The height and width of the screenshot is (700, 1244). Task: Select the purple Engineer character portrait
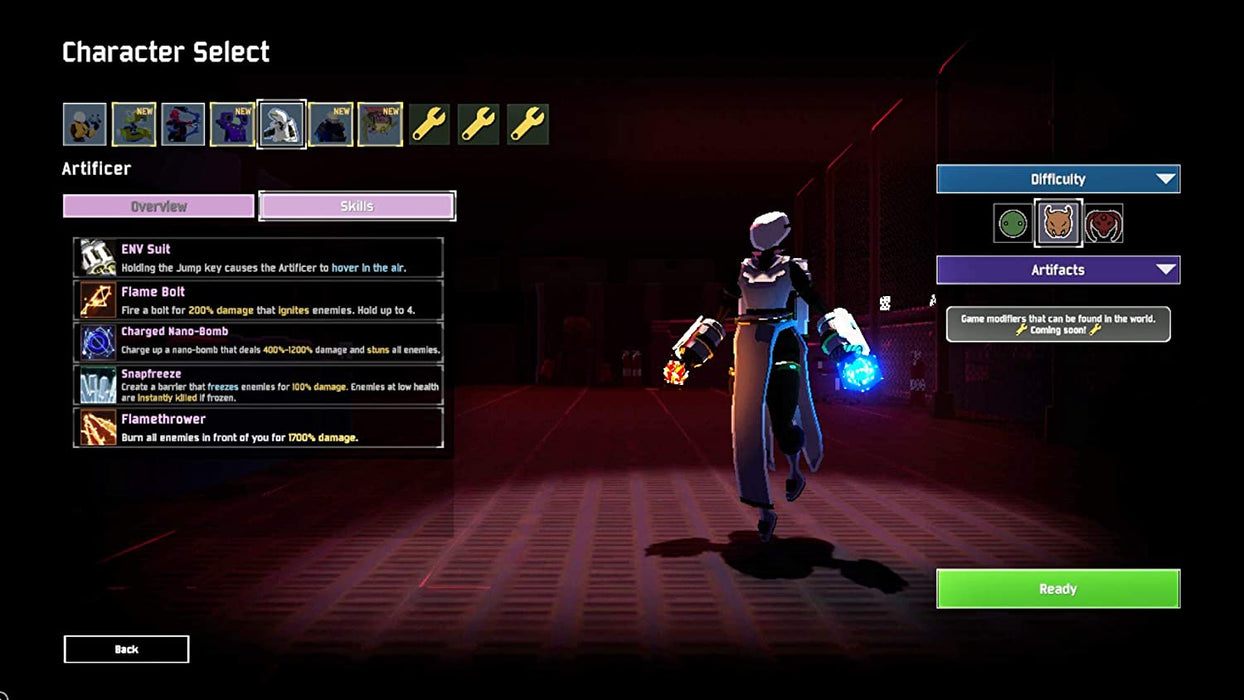[232, 125]
